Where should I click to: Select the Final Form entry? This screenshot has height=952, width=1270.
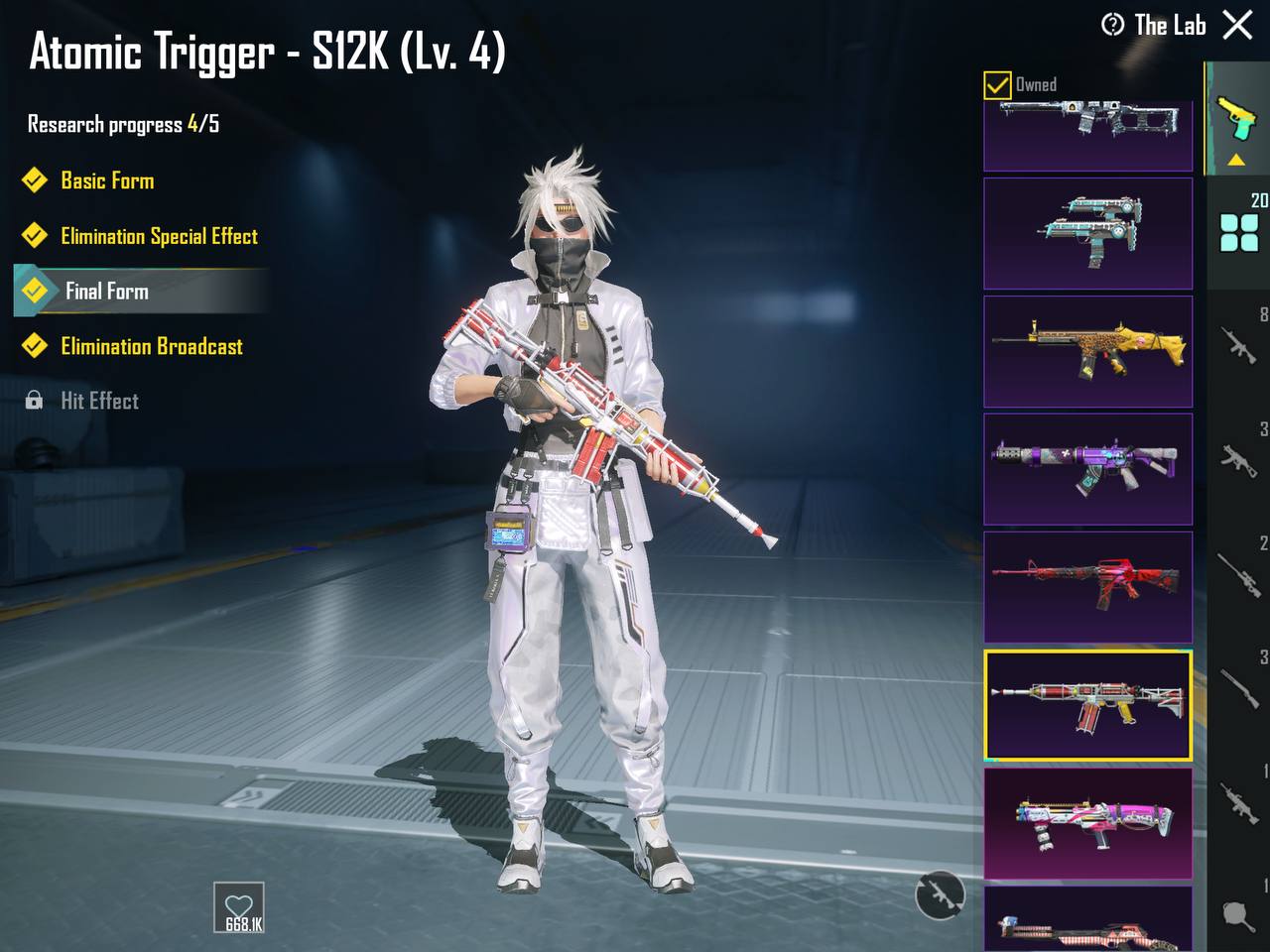[107, 292]
